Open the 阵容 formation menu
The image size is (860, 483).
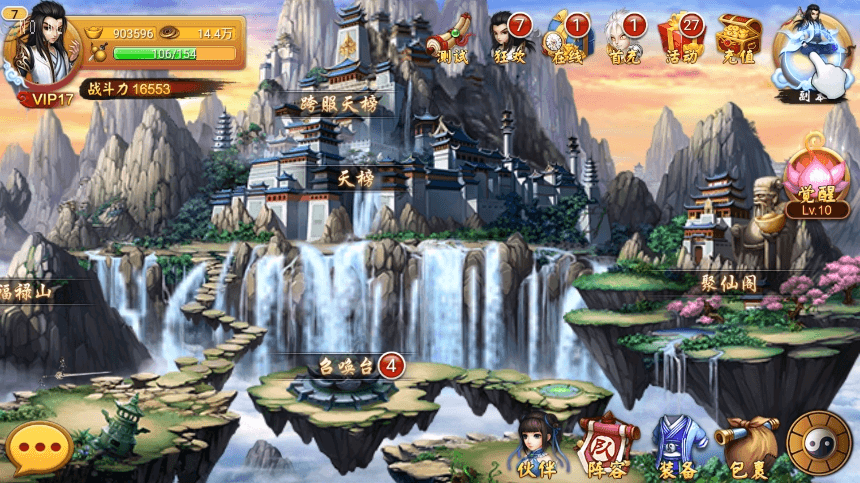point(608,447)
